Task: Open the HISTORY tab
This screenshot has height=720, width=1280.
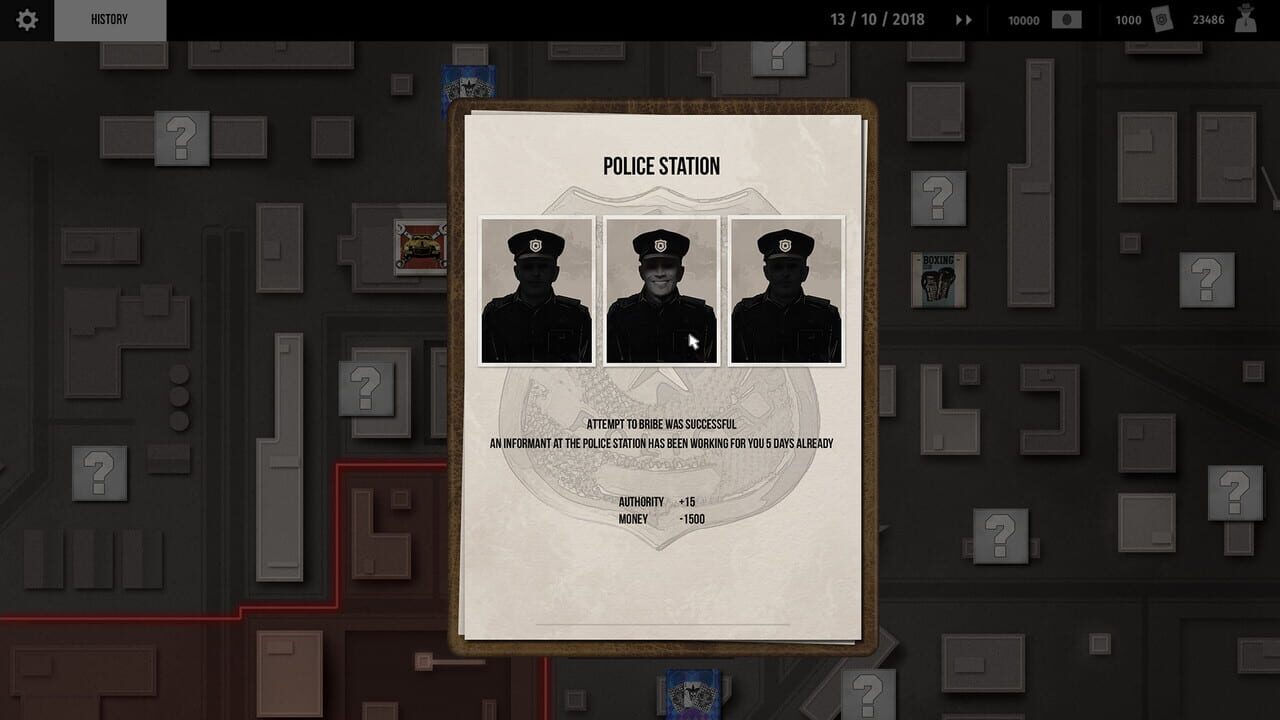Action: pos(110,18)
